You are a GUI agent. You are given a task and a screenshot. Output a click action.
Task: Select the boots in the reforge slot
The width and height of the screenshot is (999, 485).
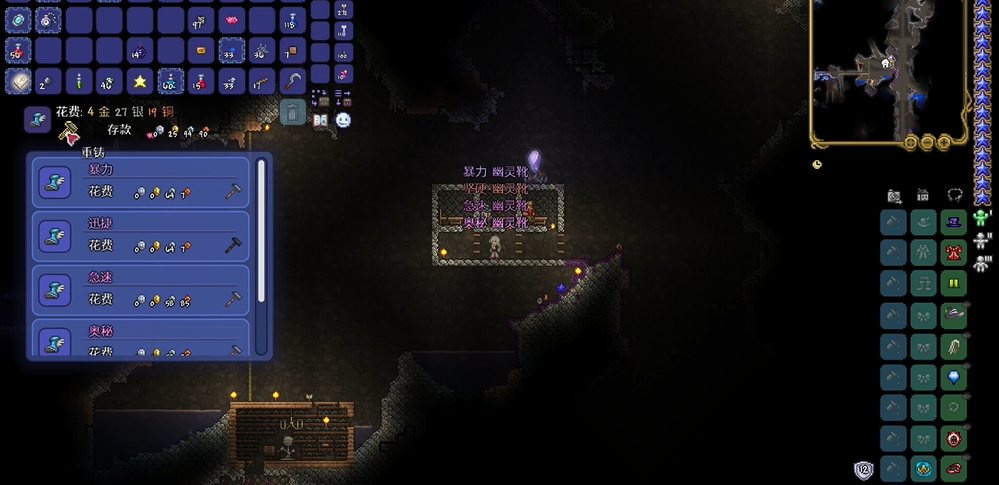[x=38, y=119]
